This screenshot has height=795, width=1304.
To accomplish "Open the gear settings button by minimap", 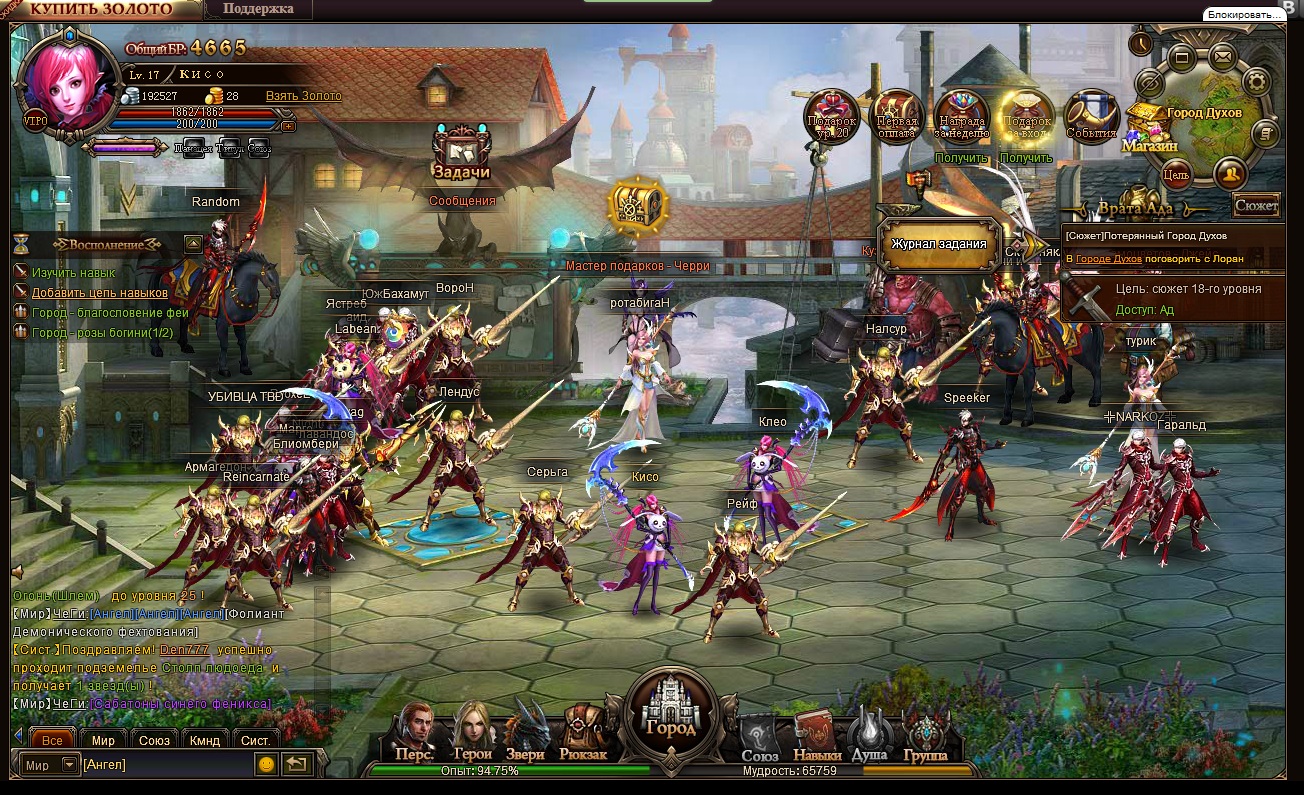I will click(1256, 82).
